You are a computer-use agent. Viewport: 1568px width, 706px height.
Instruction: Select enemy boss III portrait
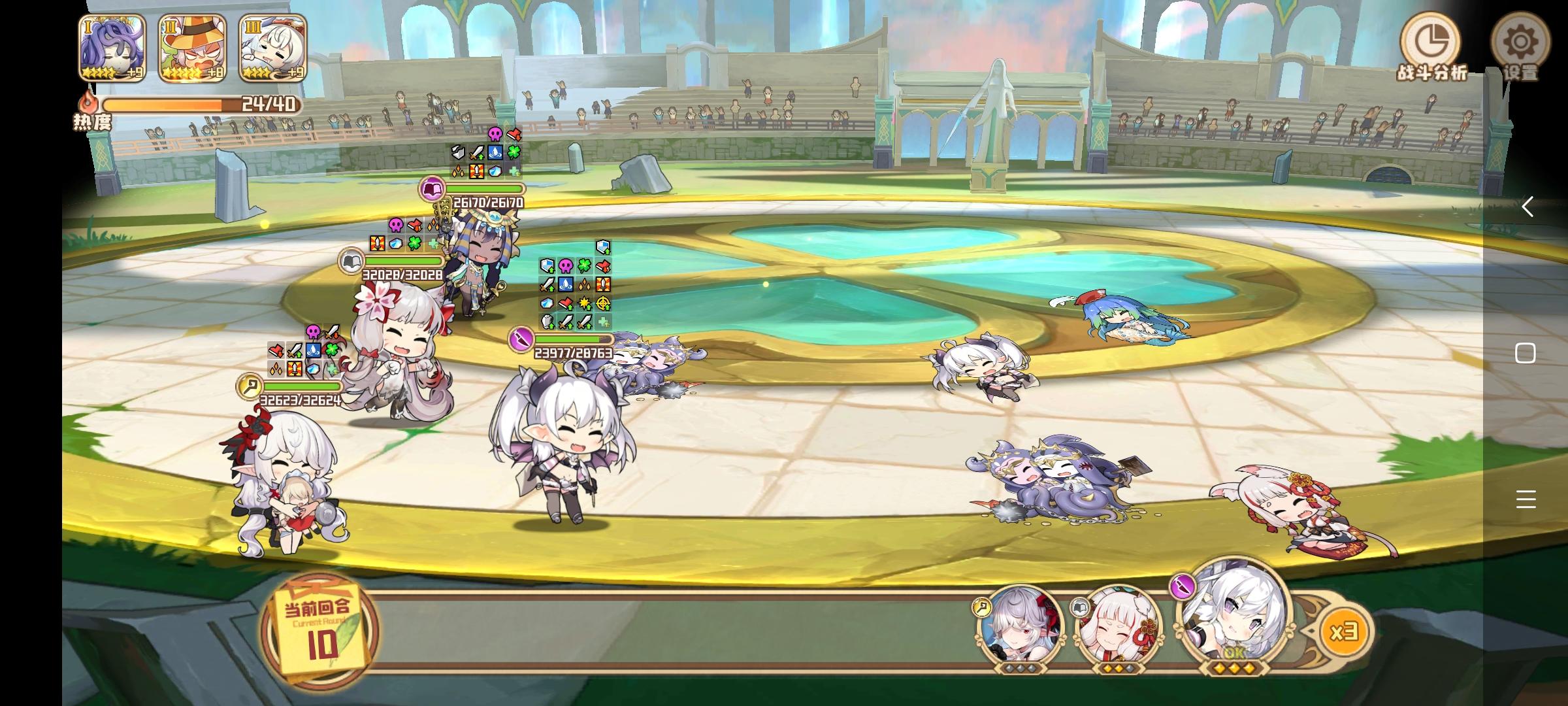(x=270, y=46)
